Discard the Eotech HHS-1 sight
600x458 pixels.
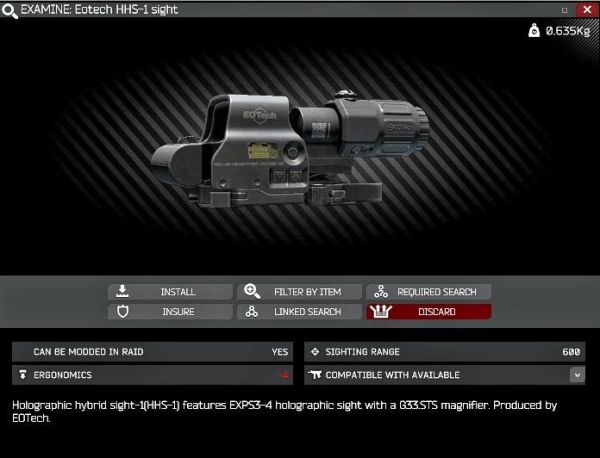coord(428,311)
